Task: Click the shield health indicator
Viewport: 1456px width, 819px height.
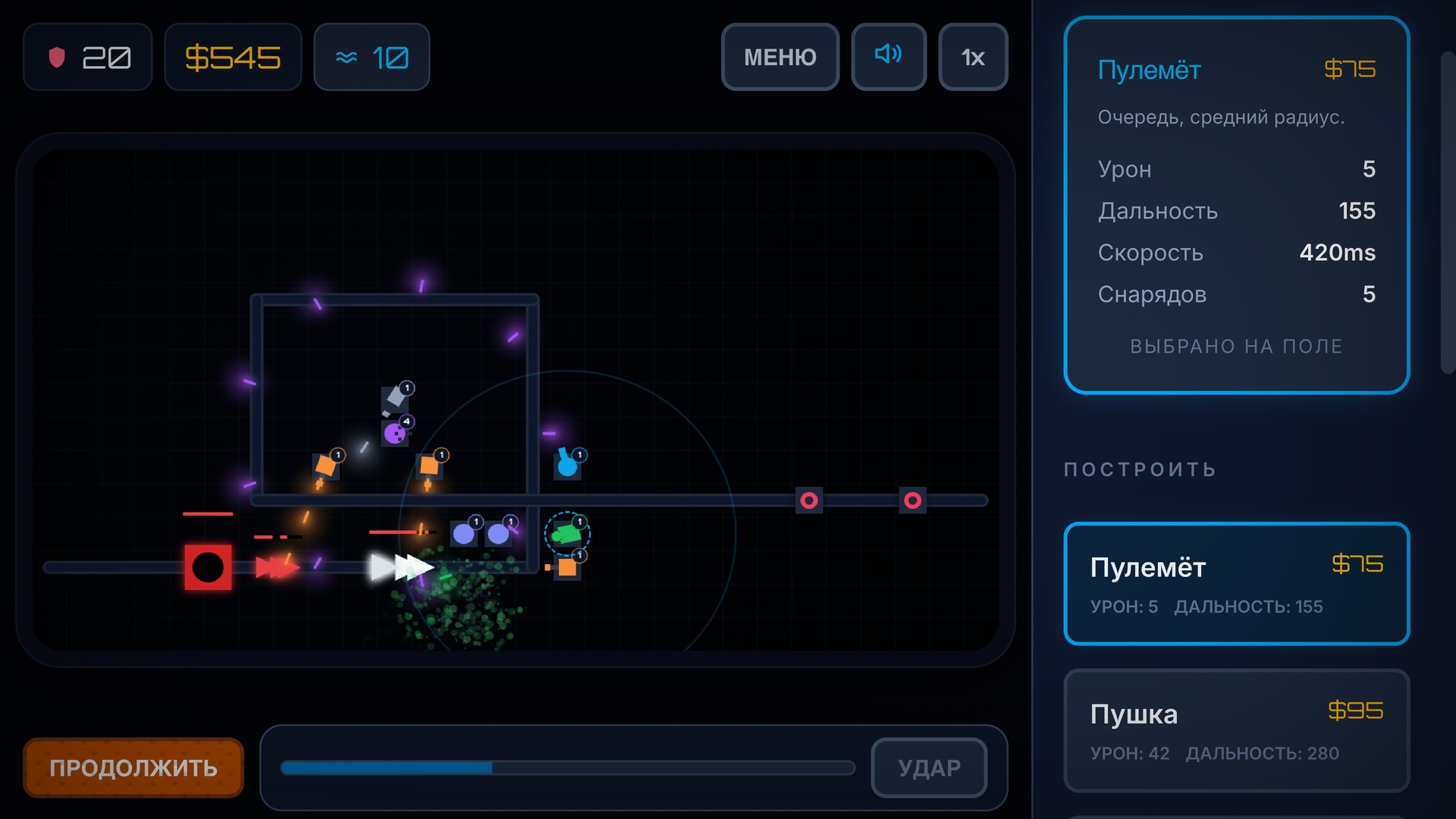Action: pos(87,56)
